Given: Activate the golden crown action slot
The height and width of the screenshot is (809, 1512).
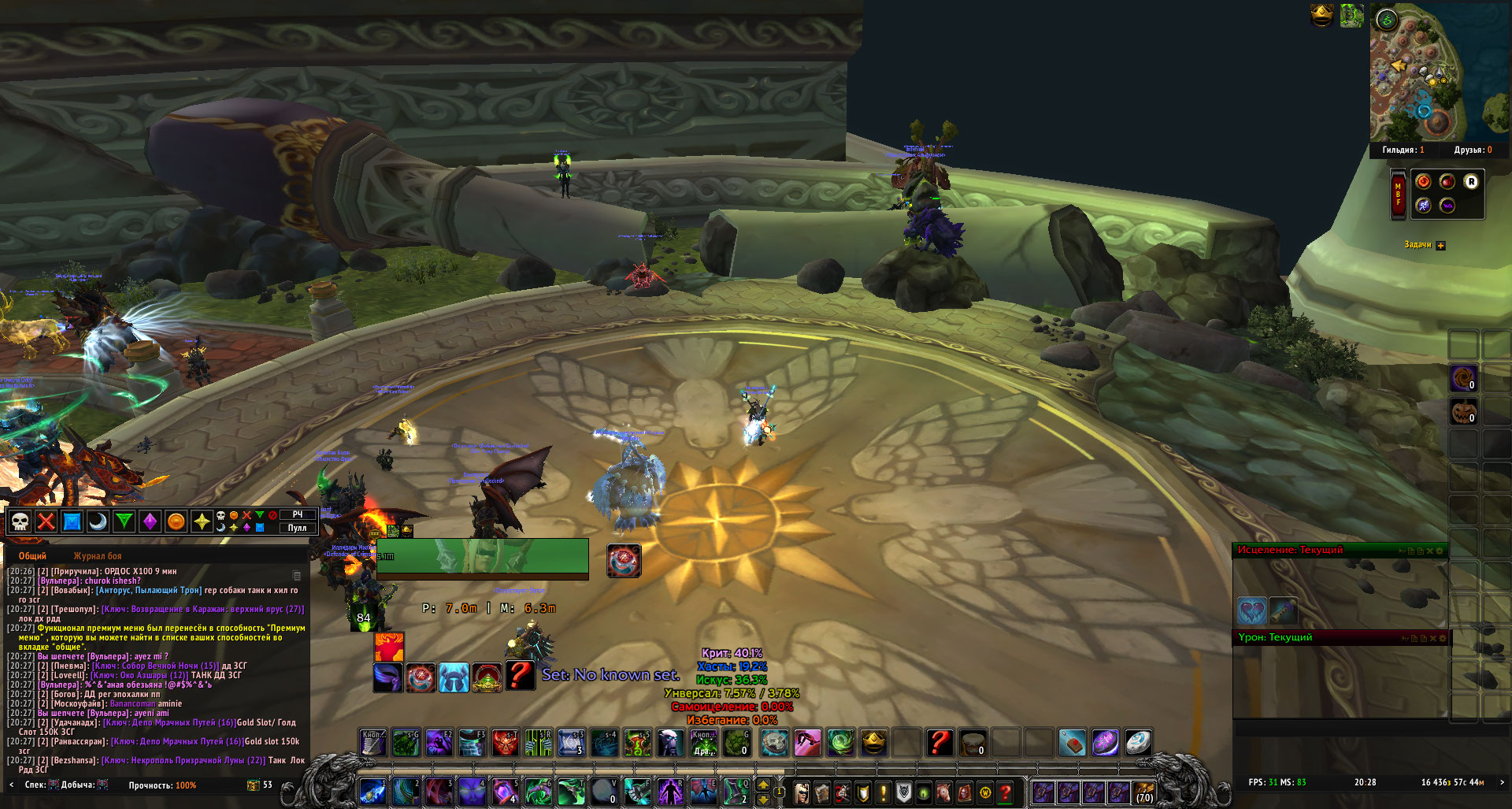Looking at the screenshot, I should 873,743.
